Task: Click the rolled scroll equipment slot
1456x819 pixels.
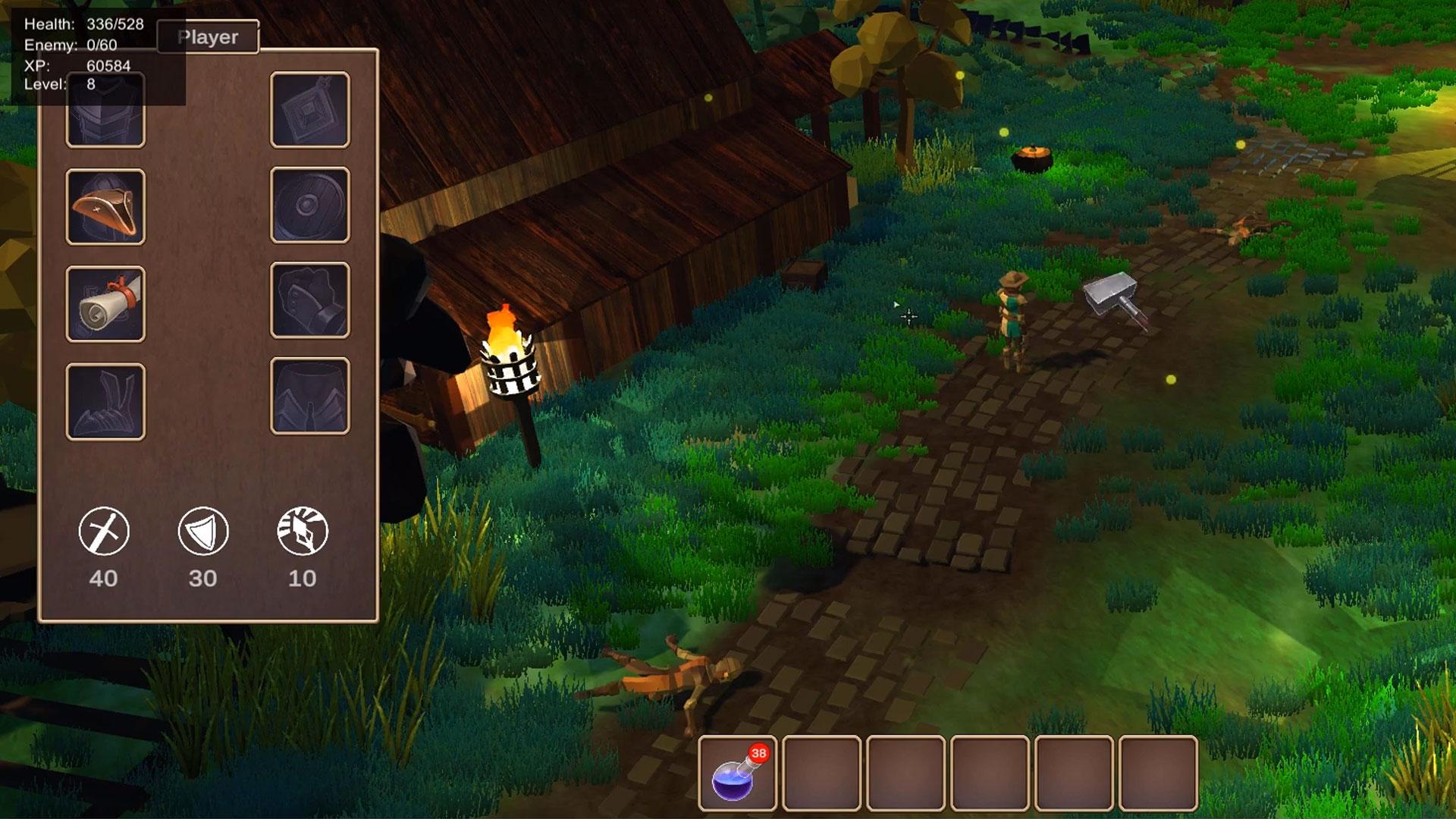Action: 105,304
